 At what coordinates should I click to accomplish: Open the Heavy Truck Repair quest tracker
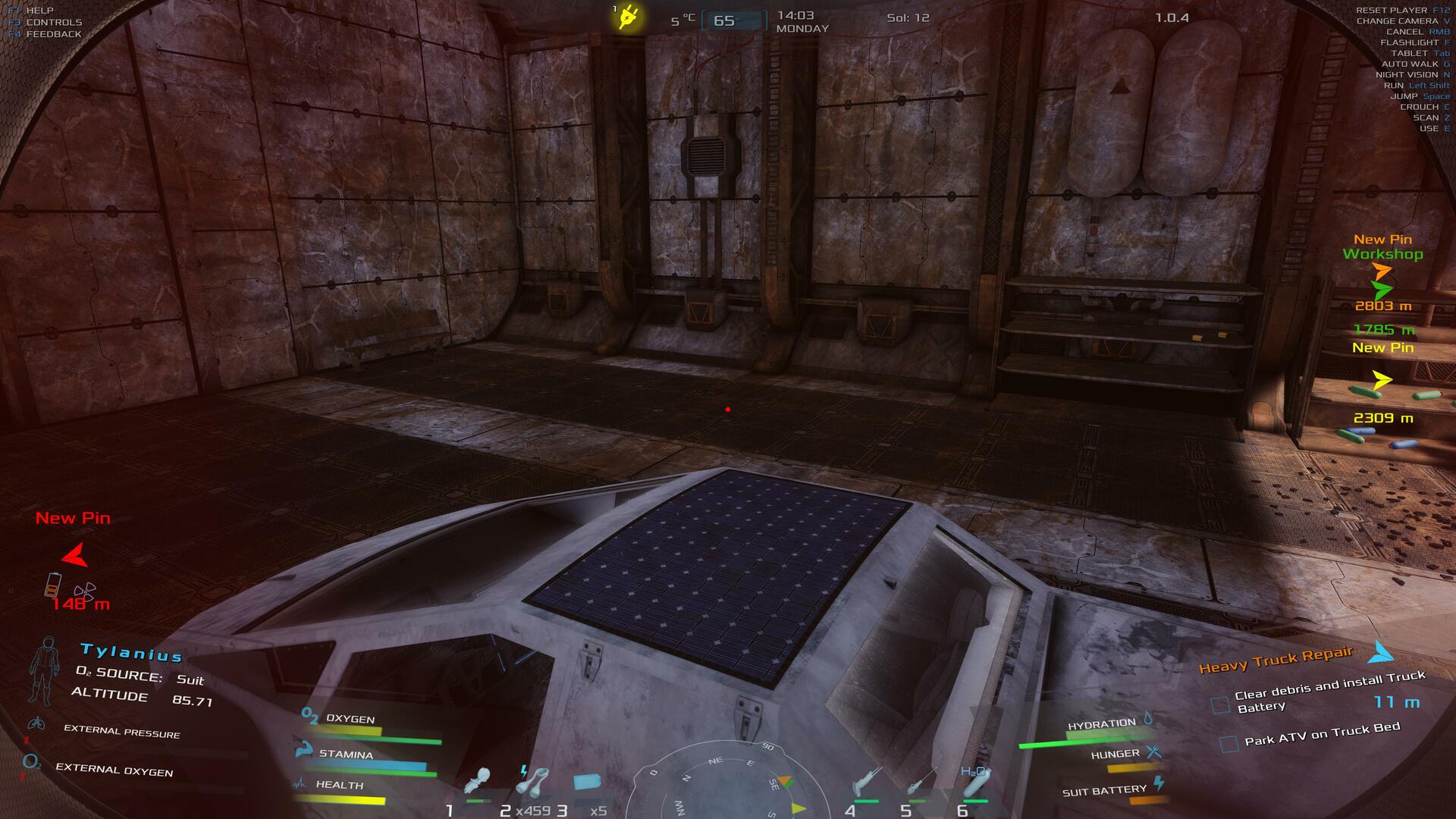tap(1276, 660)
